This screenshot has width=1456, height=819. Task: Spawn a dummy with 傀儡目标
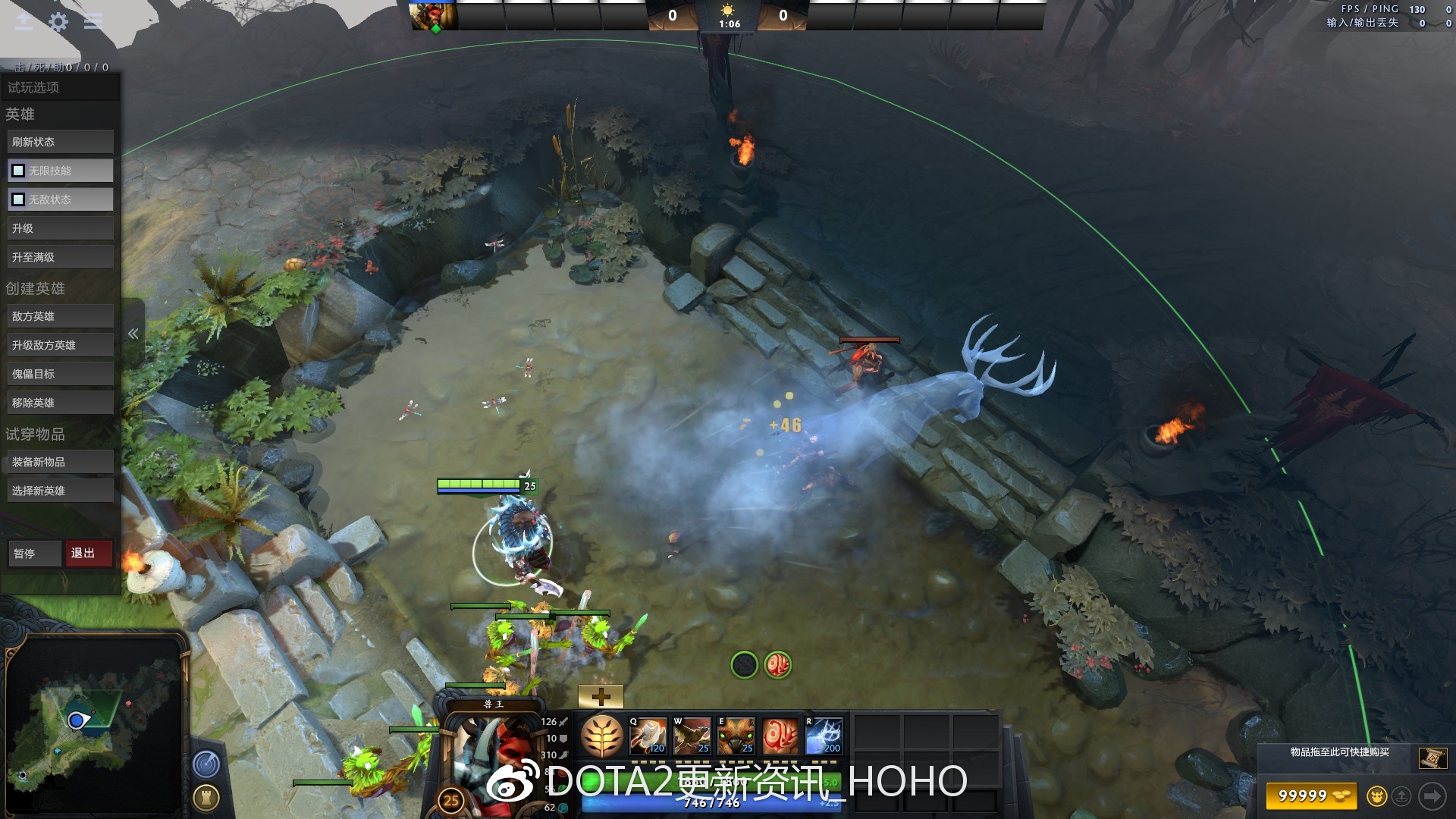click(x=61, y=374)
